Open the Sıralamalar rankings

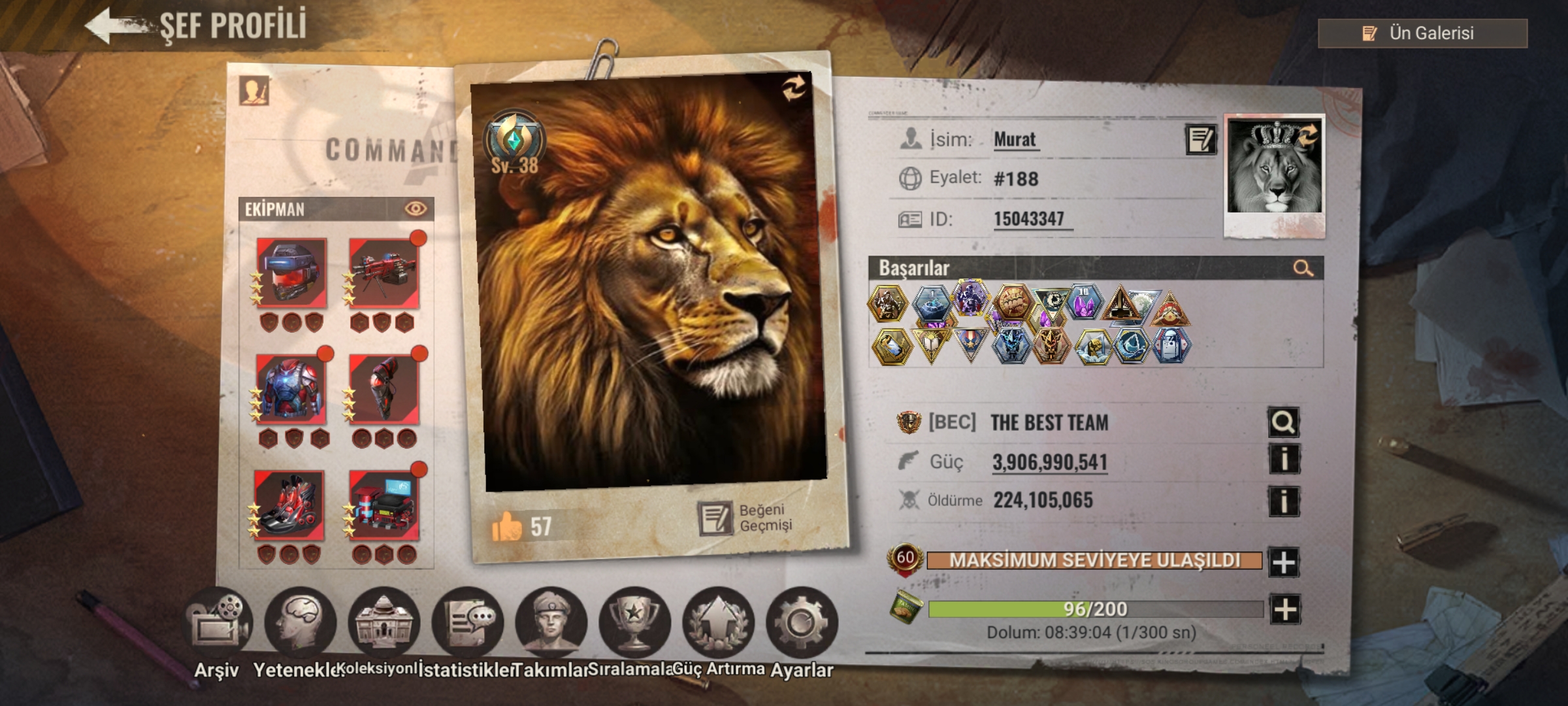[634, 624]
